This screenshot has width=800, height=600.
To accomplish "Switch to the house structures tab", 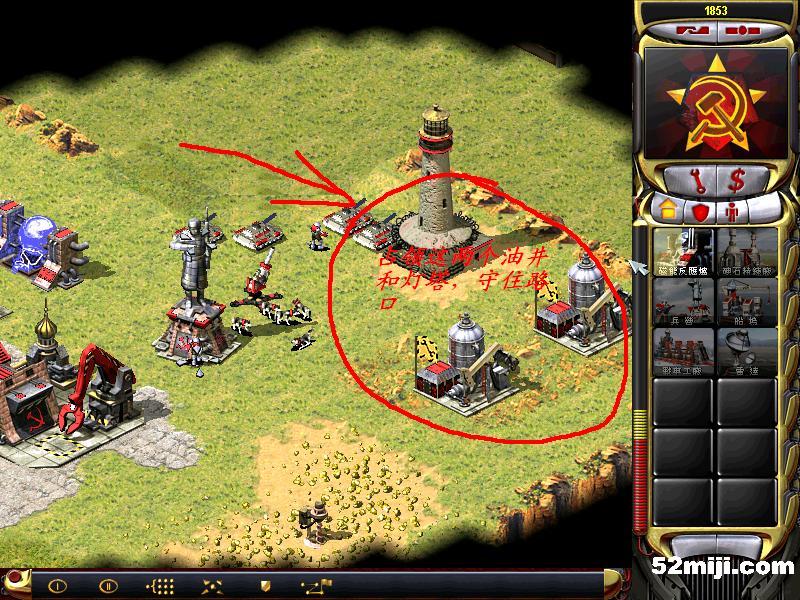I will pos(667,212).
